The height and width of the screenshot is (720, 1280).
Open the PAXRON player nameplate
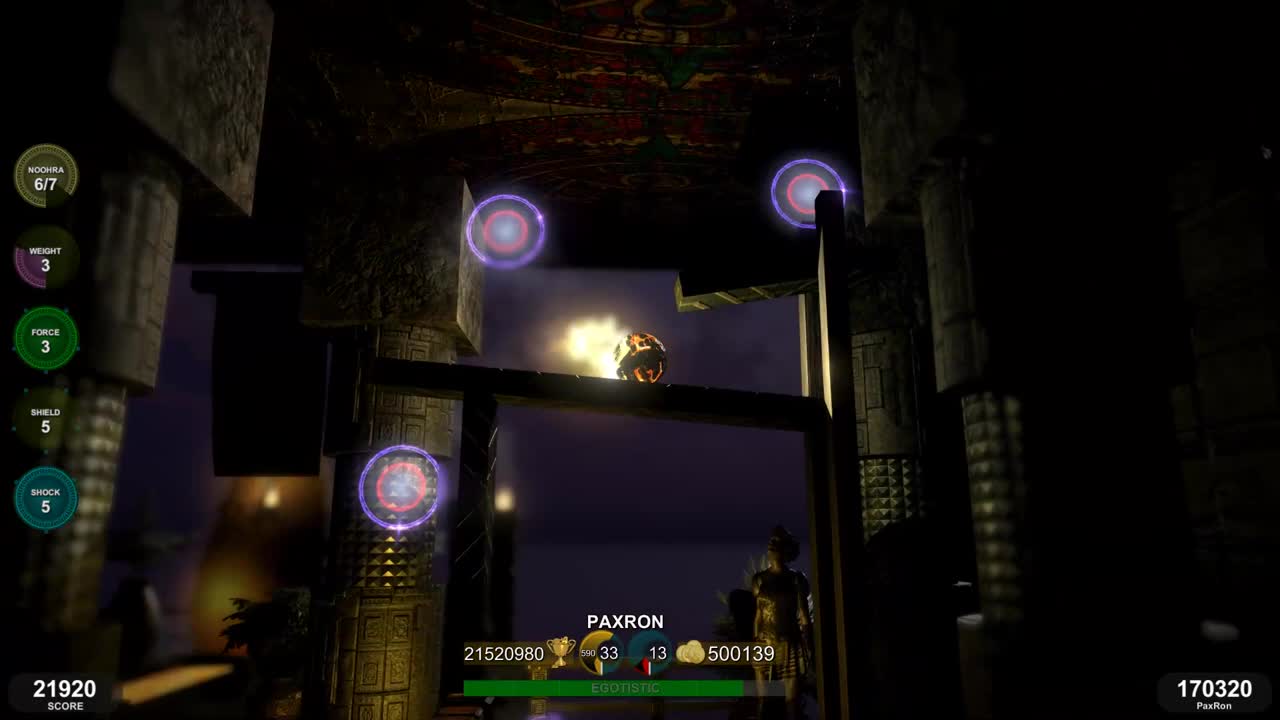click(626, 621)
